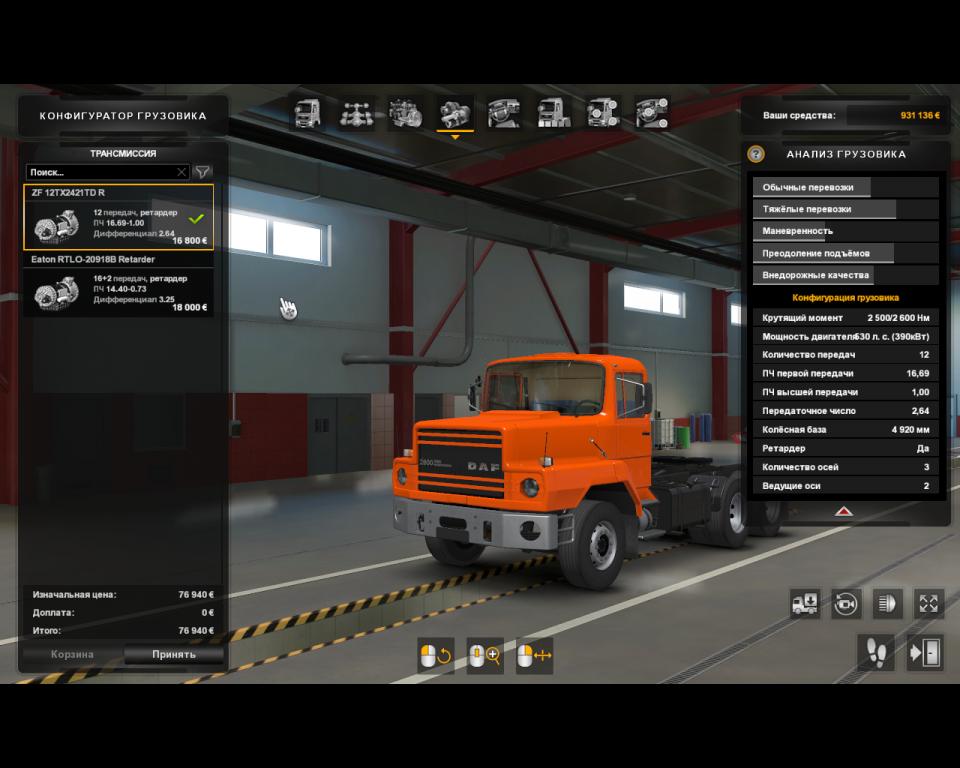Switch to the chassis category tab
This screenshot has height=768, width=960.
point(356,114)
